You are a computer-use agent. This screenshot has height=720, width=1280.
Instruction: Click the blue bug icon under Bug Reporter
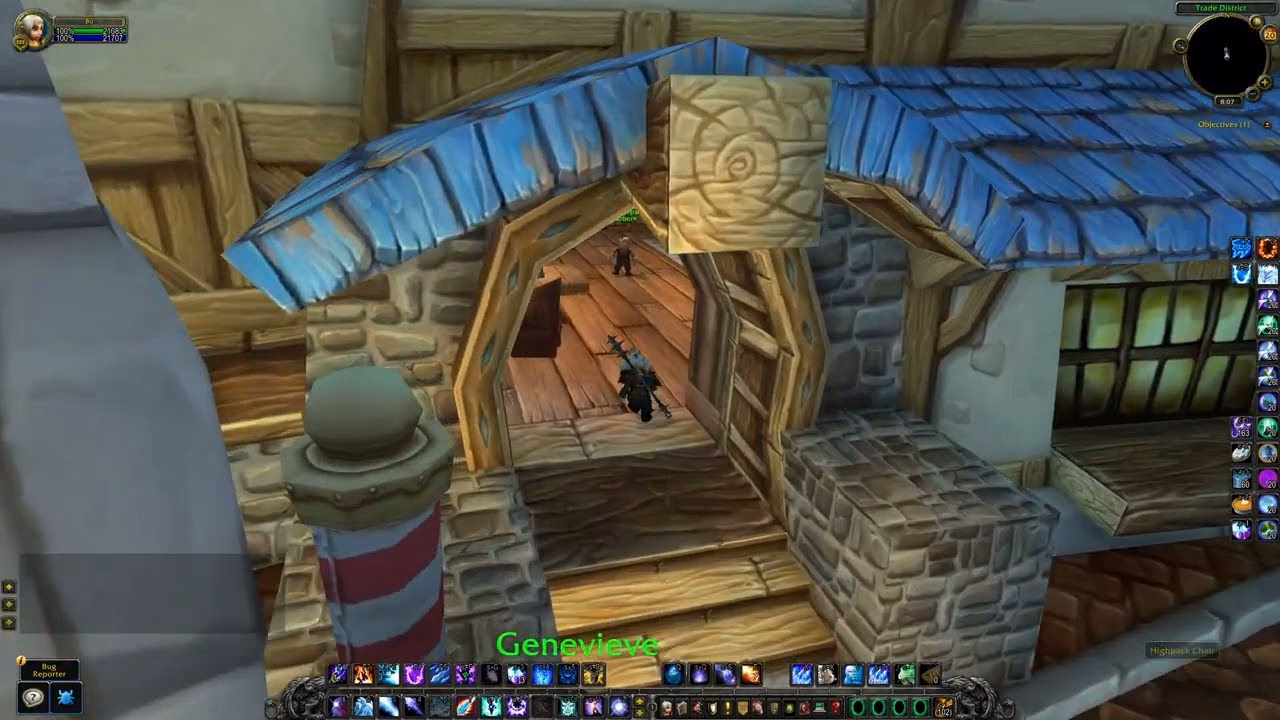click(x=67, y=696)
